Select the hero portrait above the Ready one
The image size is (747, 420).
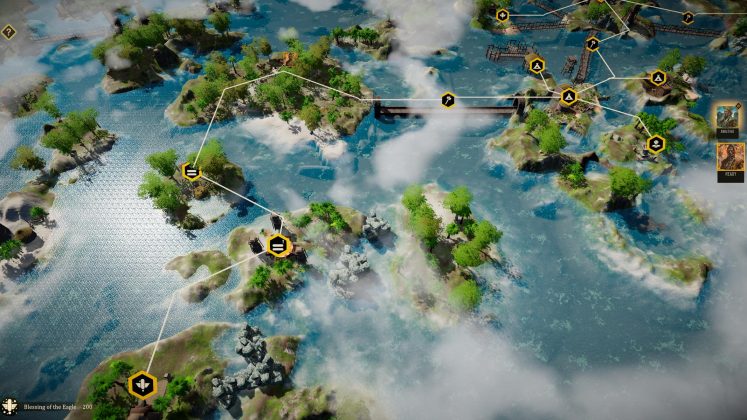727,119
